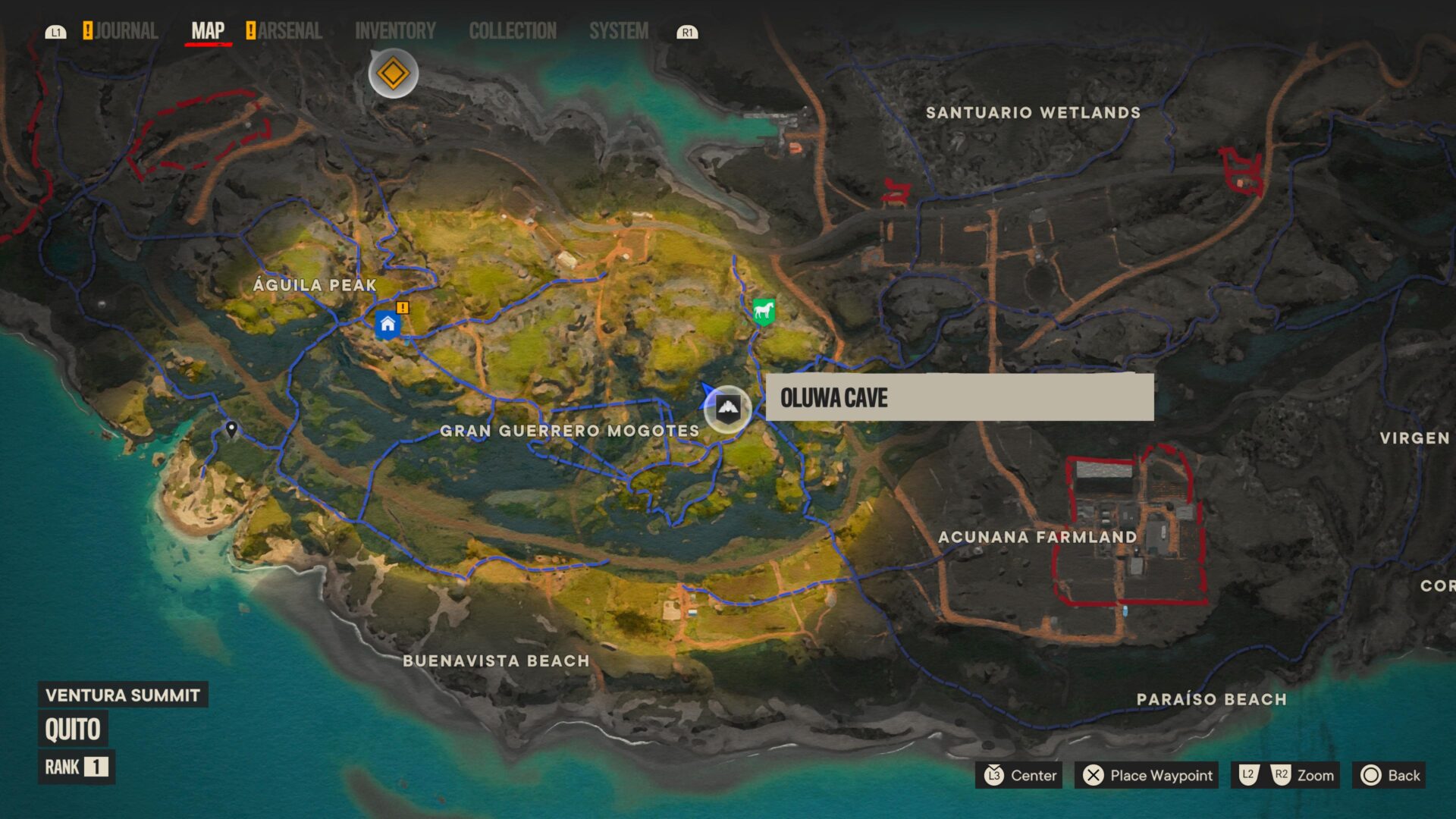The width and height of the screenshot is (1456, 819).
Task: Click the Rank 1 badge under Quito
Action: [x=76, y=767]
